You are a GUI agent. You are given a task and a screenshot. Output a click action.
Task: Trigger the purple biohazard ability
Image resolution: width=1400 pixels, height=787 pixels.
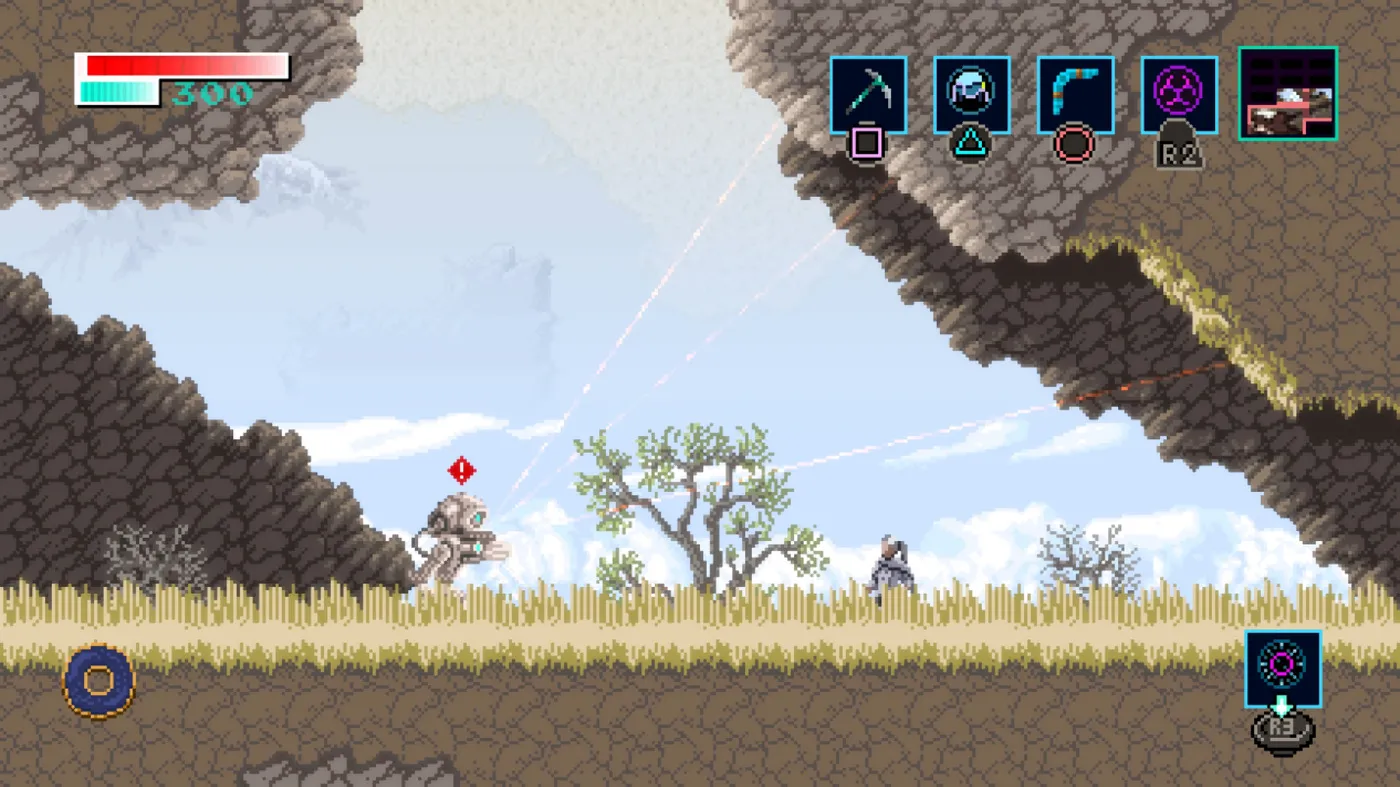[1179, 95]
